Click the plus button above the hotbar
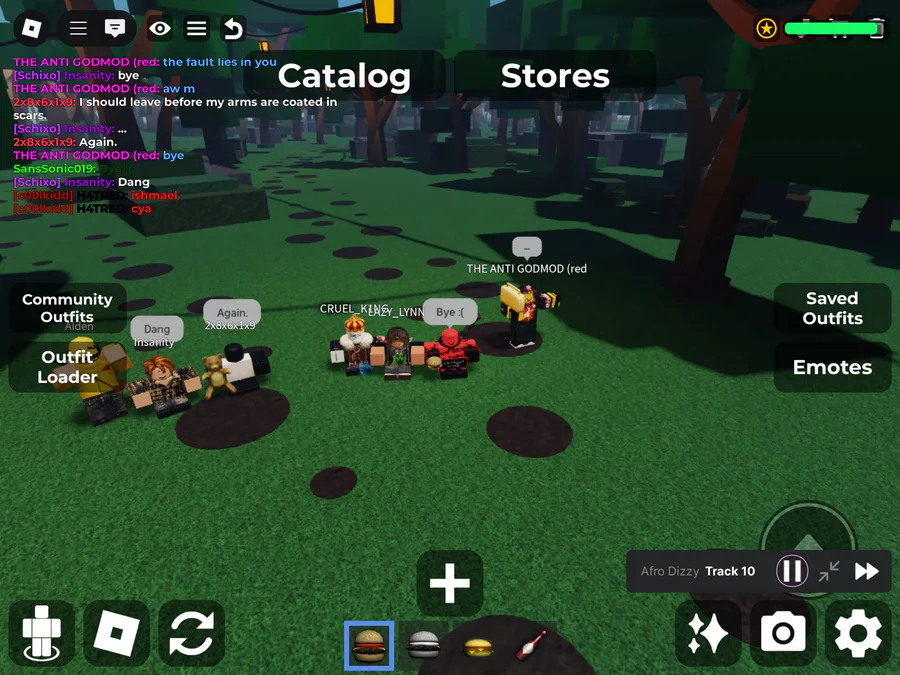The image size is (900, 675). pos(450,583)
